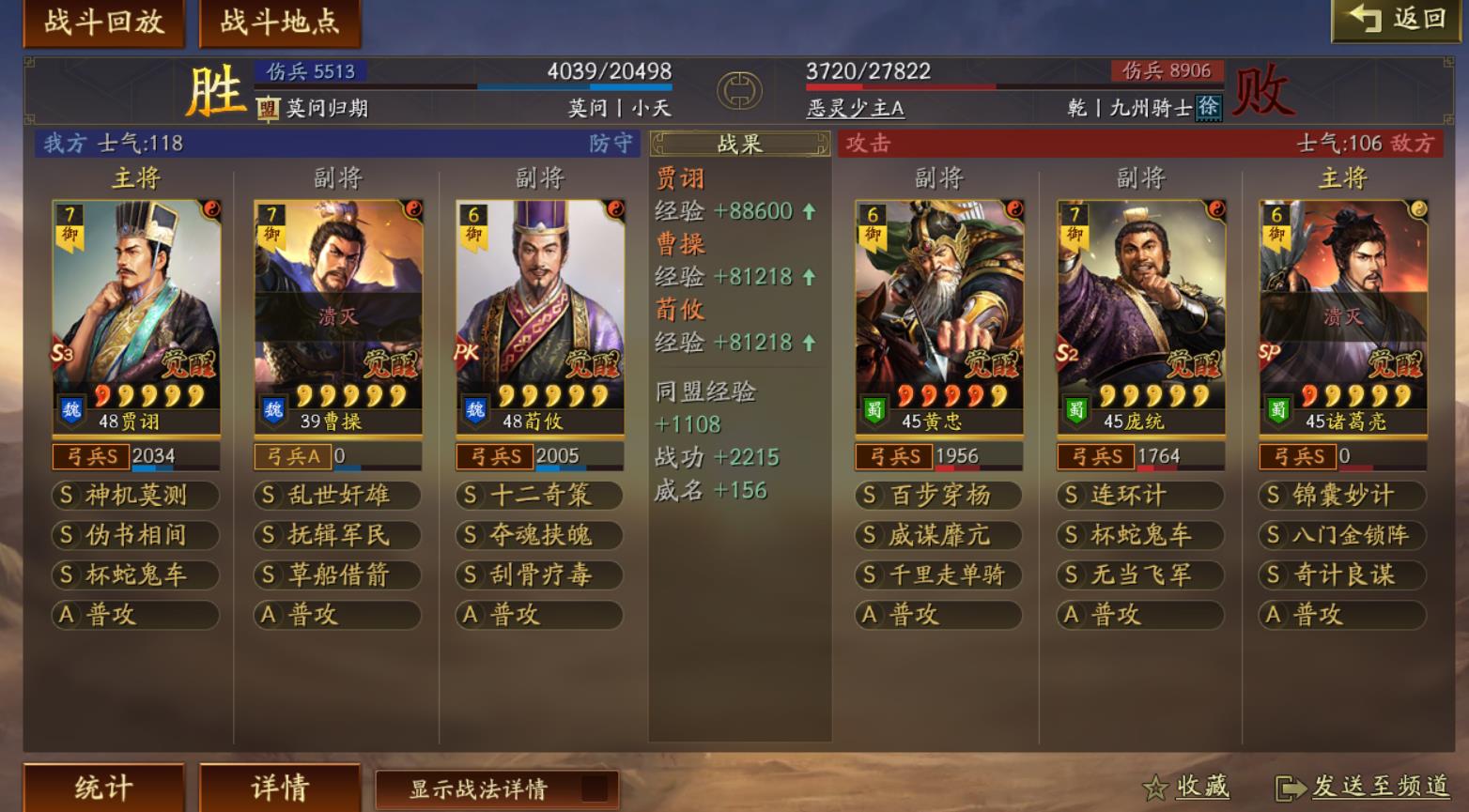View the 乱世奸雄 tactic
1469x812 pixels.
[338, 496]
